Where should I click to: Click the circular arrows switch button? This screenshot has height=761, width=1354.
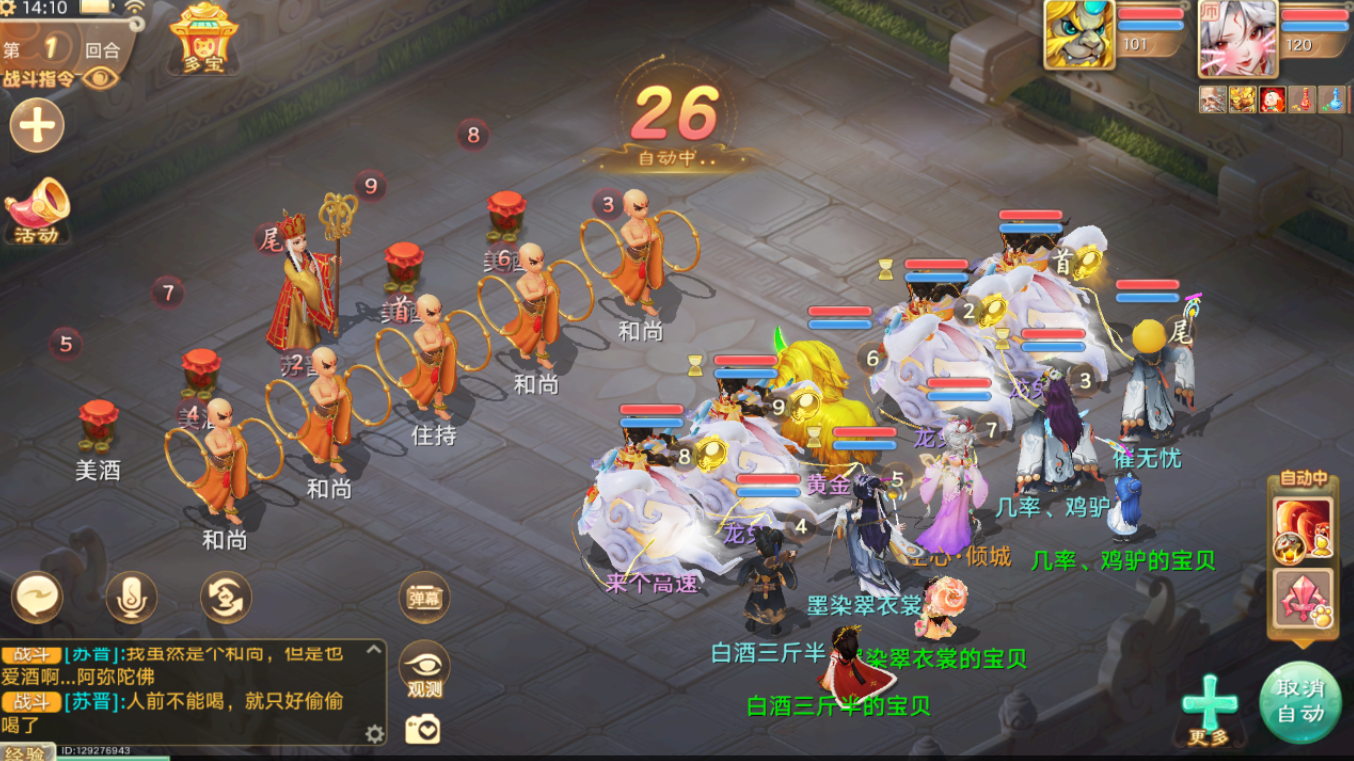click(225, 598)
